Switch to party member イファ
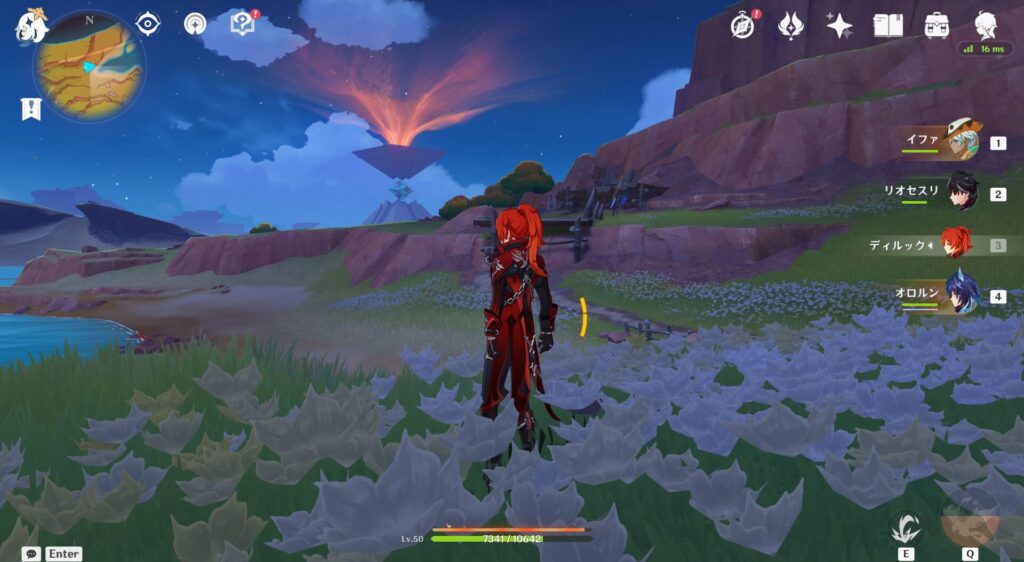1024x562 pixels. (960, 142)
